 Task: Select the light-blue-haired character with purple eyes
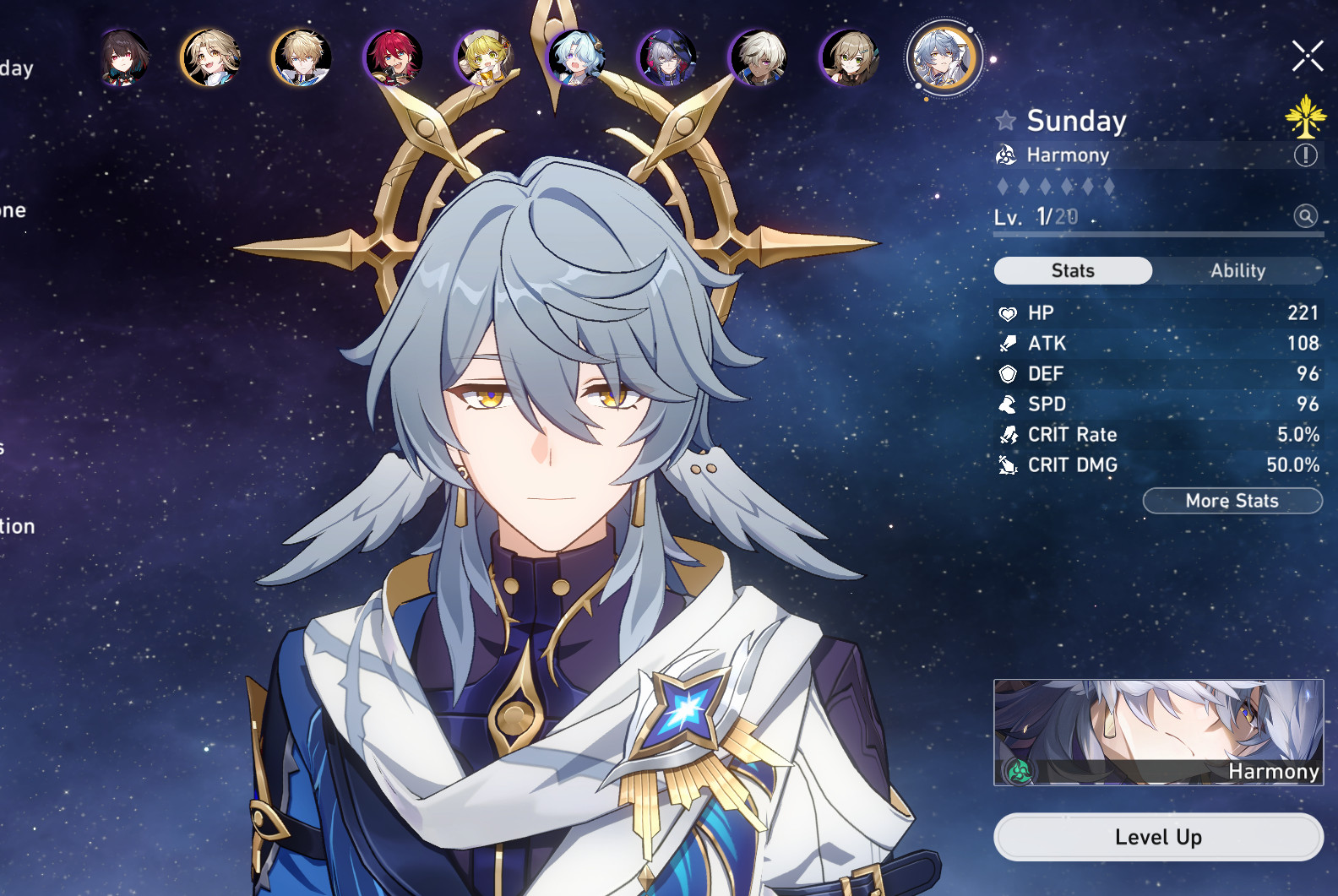click(x=576, y=57)
